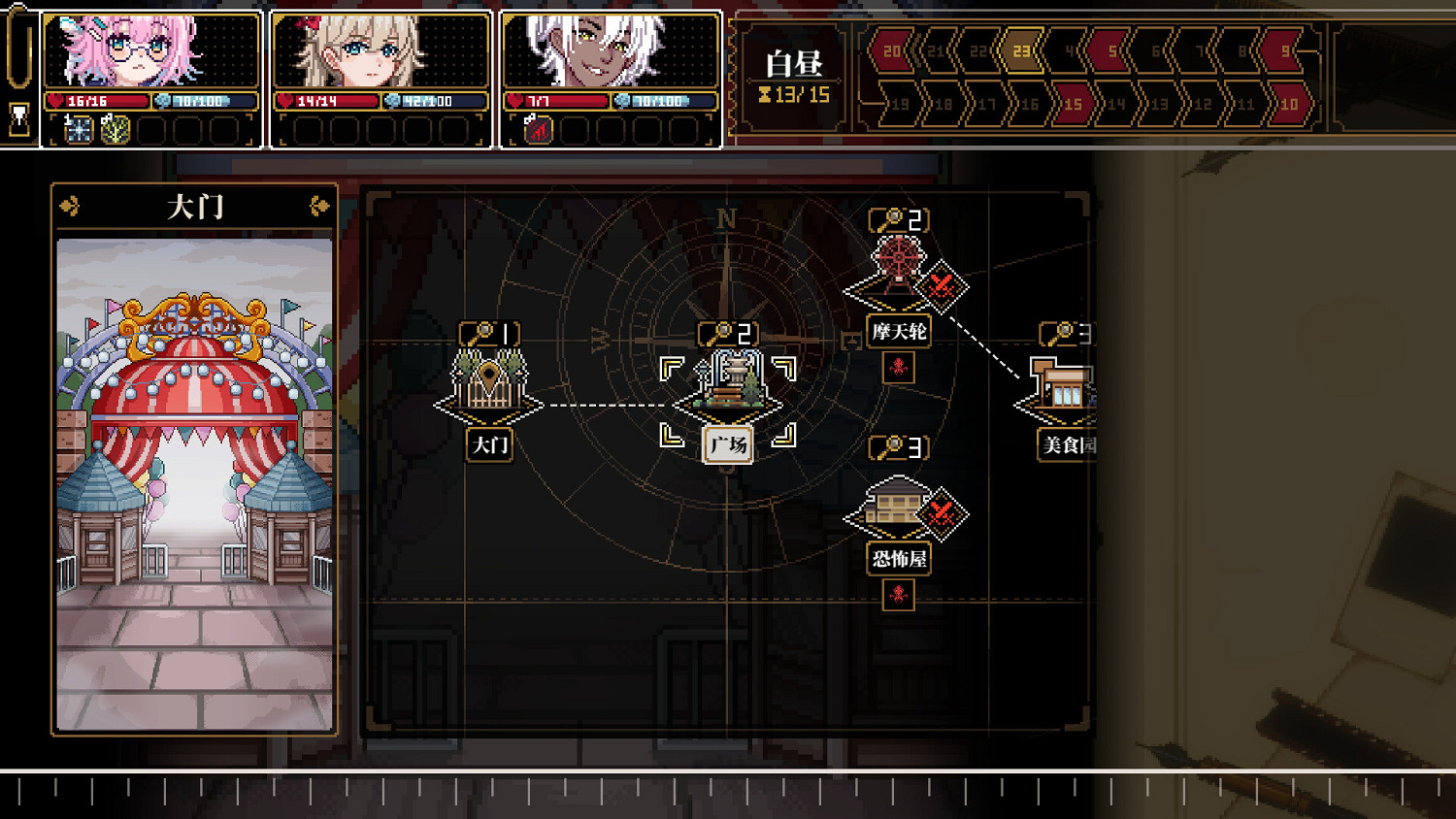
Task: Toggle the enemy indicator beneath 摩天轮 label
Action: point(899,368)
